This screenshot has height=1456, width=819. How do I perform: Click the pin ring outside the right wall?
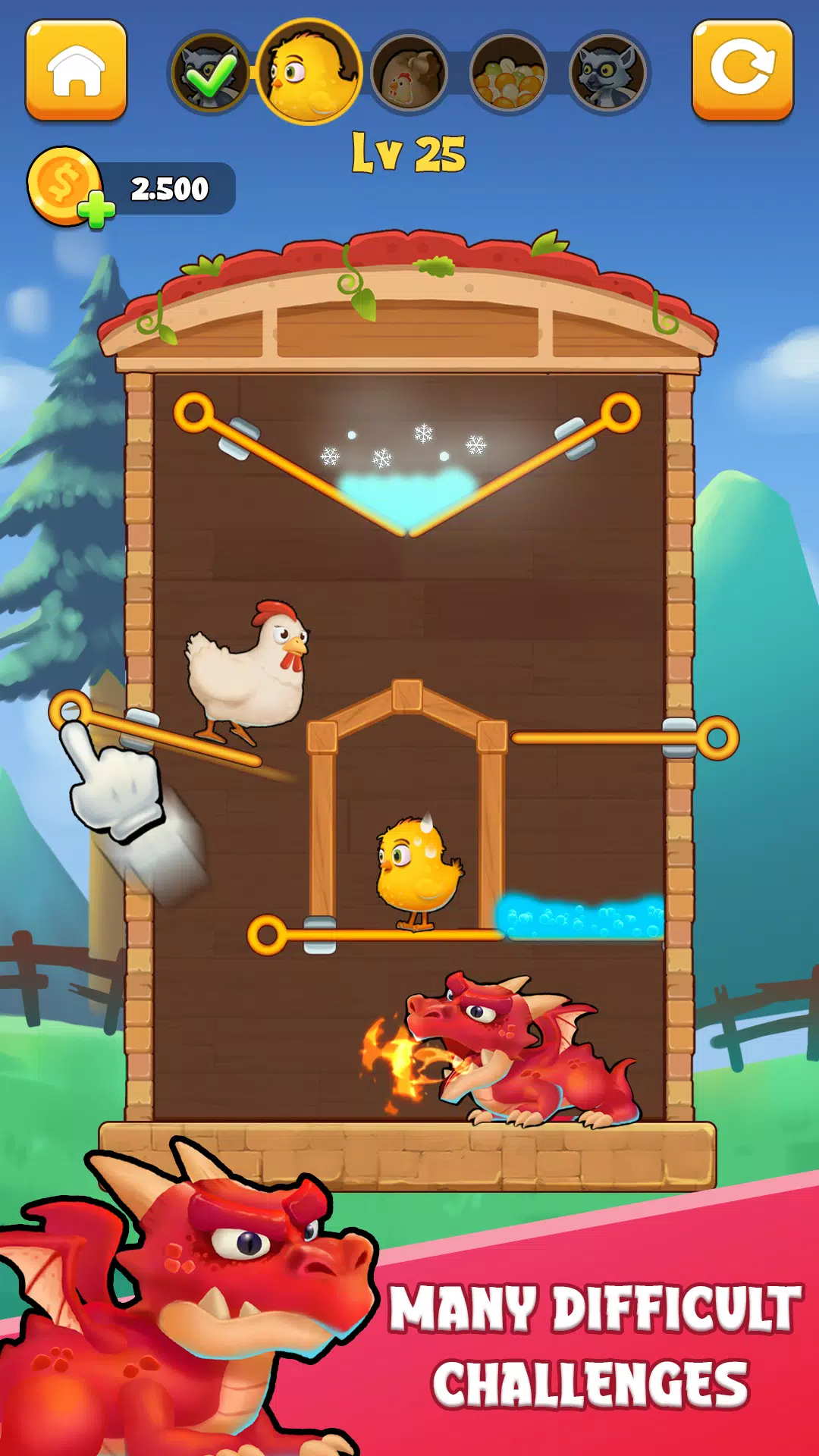pyautogui.click(x=717, y=738)
